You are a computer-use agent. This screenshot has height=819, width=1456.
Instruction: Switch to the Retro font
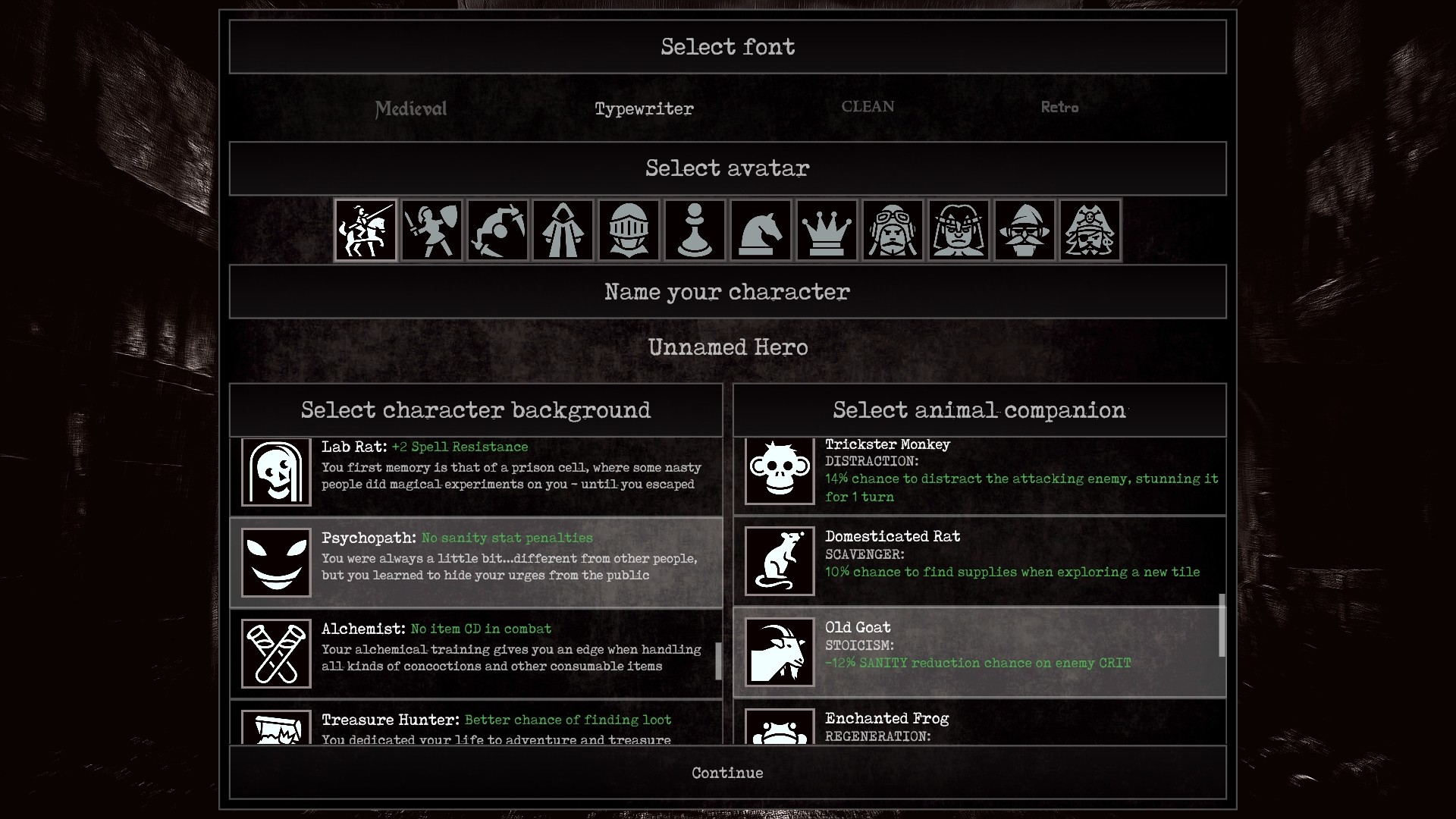point(1059,108)
